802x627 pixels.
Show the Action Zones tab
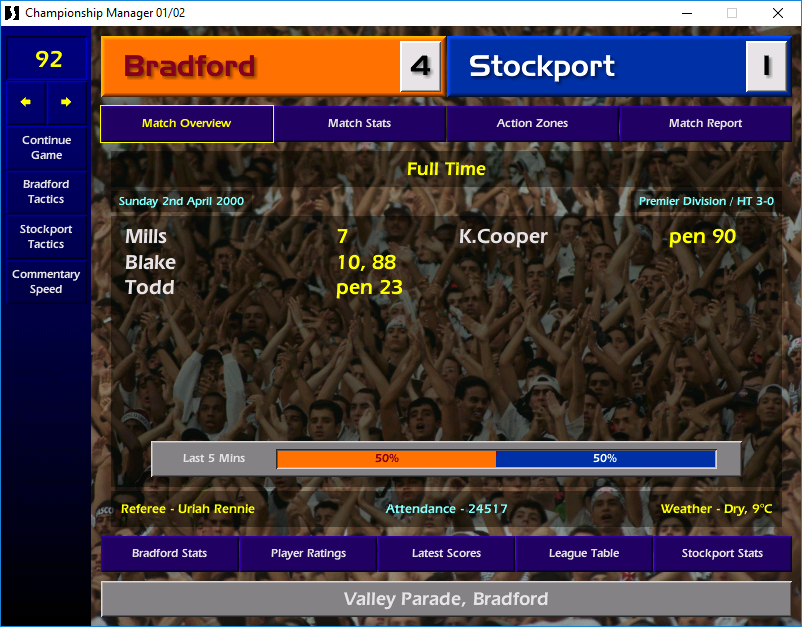532,124
